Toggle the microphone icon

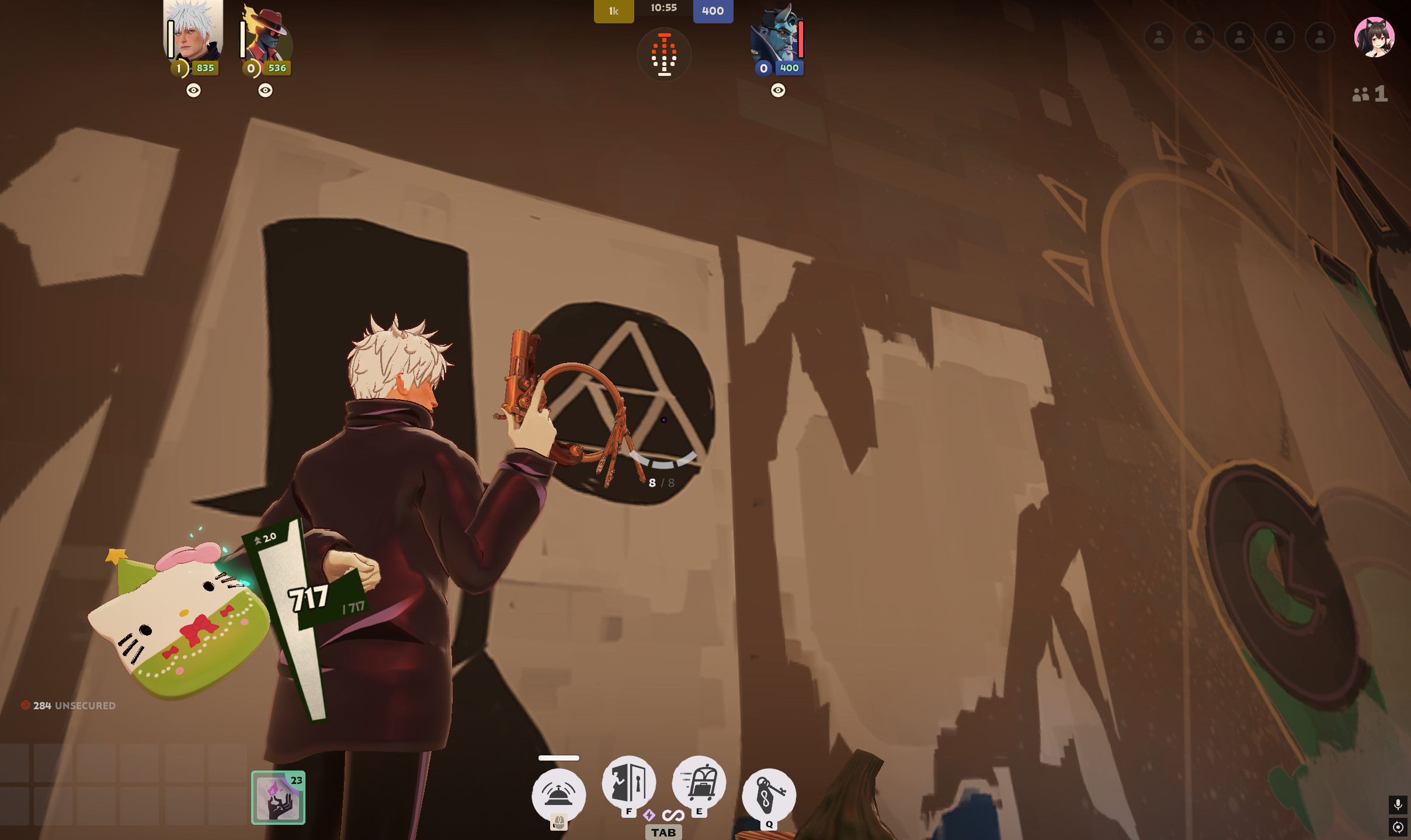click(1398, 805)
